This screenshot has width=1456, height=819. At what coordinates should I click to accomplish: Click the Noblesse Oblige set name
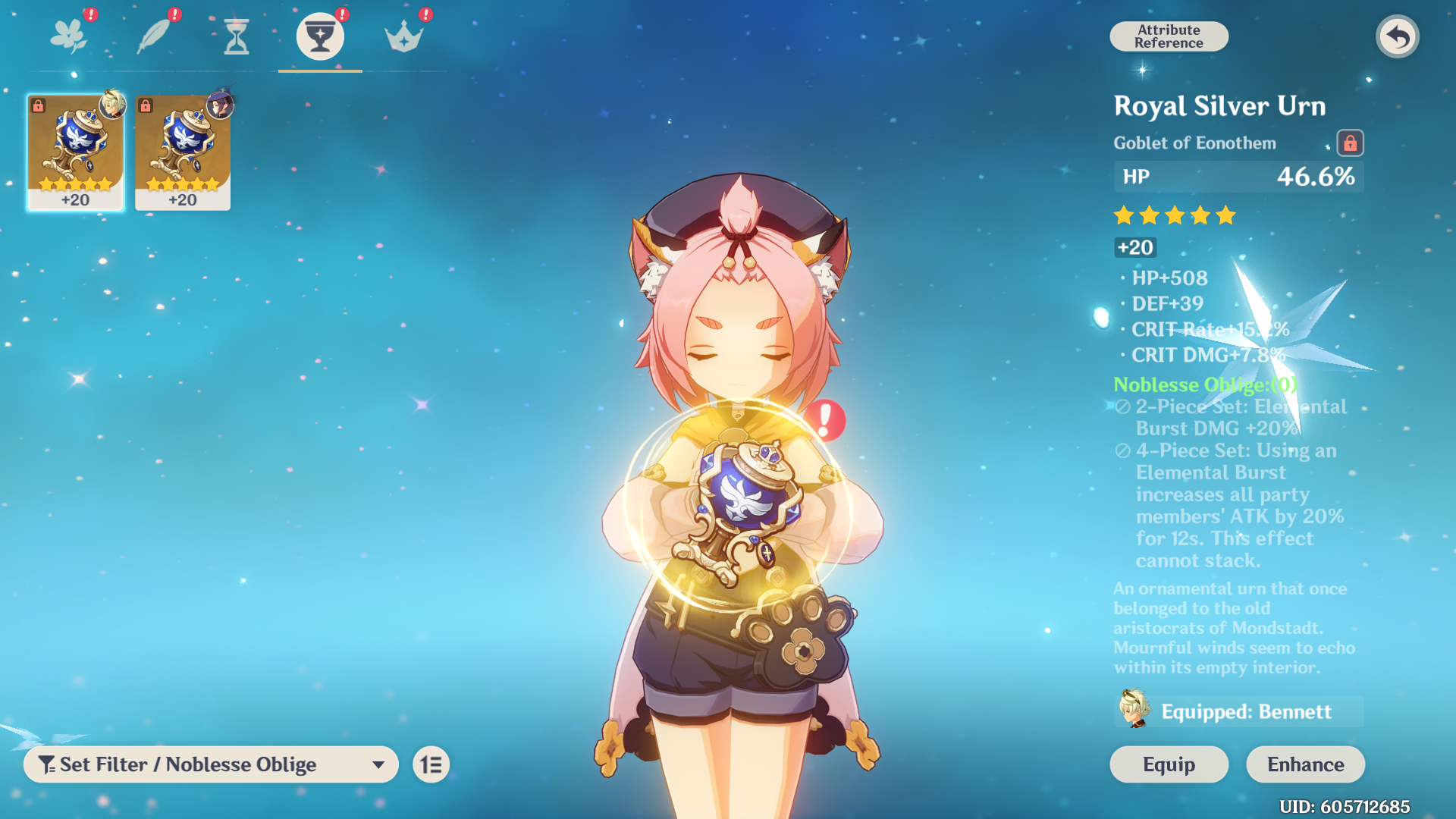tap(1205, 385)
